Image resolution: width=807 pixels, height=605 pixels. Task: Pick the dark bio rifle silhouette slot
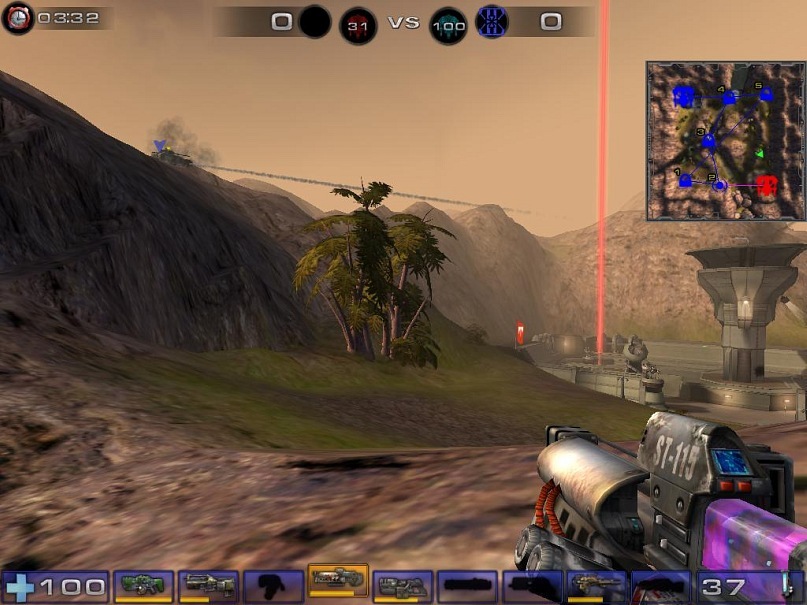click(273, 586)
